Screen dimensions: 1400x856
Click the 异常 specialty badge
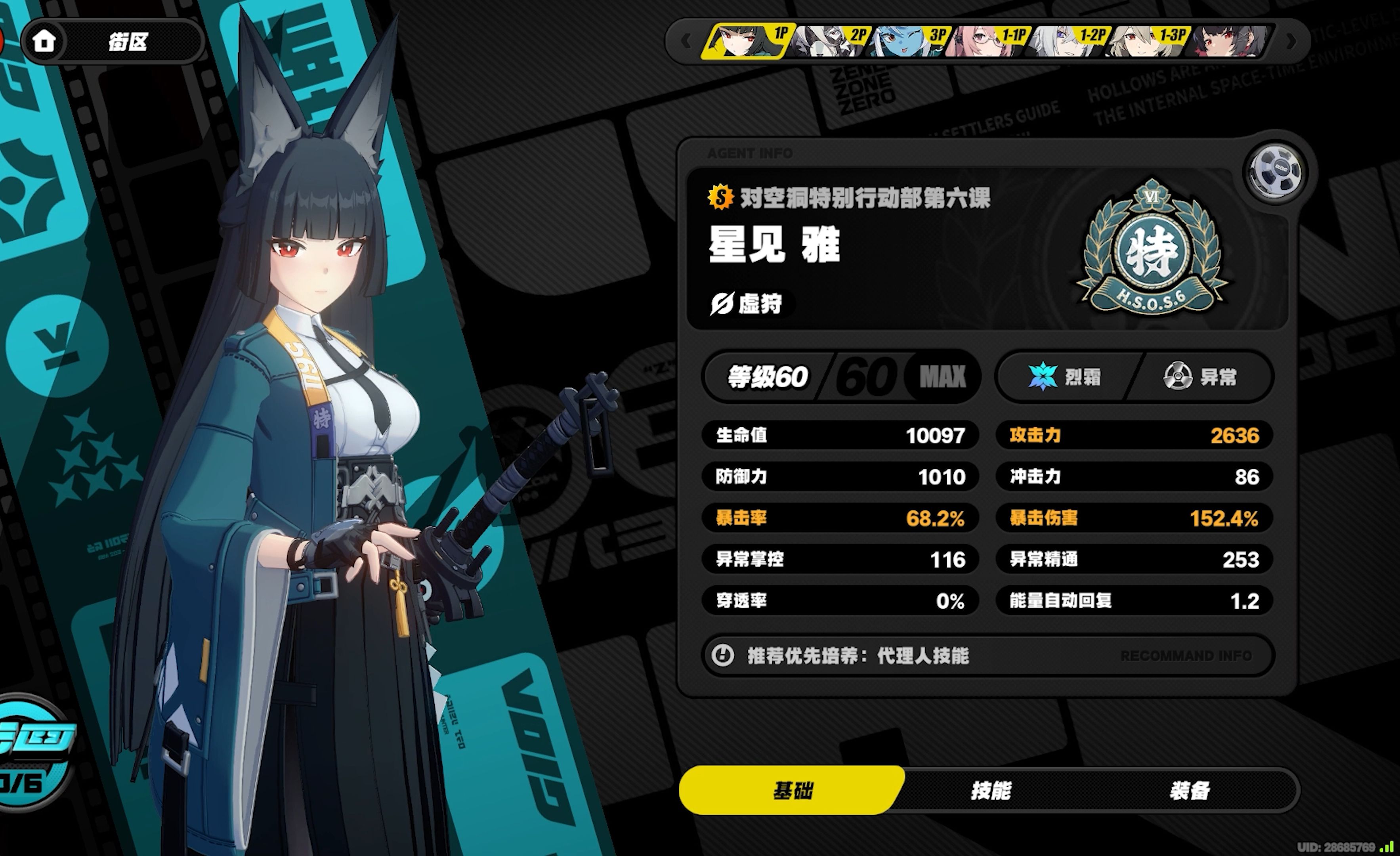click(x=1199, y=377)
